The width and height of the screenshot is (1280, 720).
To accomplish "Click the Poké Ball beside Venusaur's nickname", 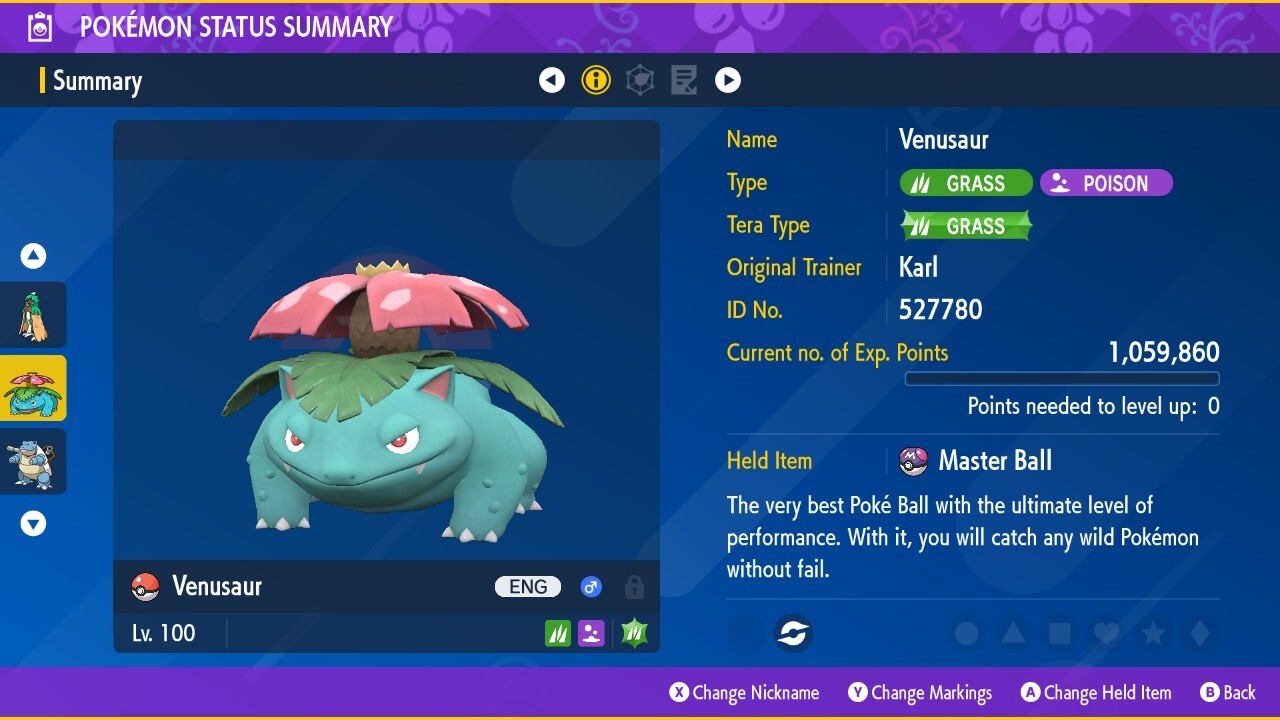I will [143, 587].
